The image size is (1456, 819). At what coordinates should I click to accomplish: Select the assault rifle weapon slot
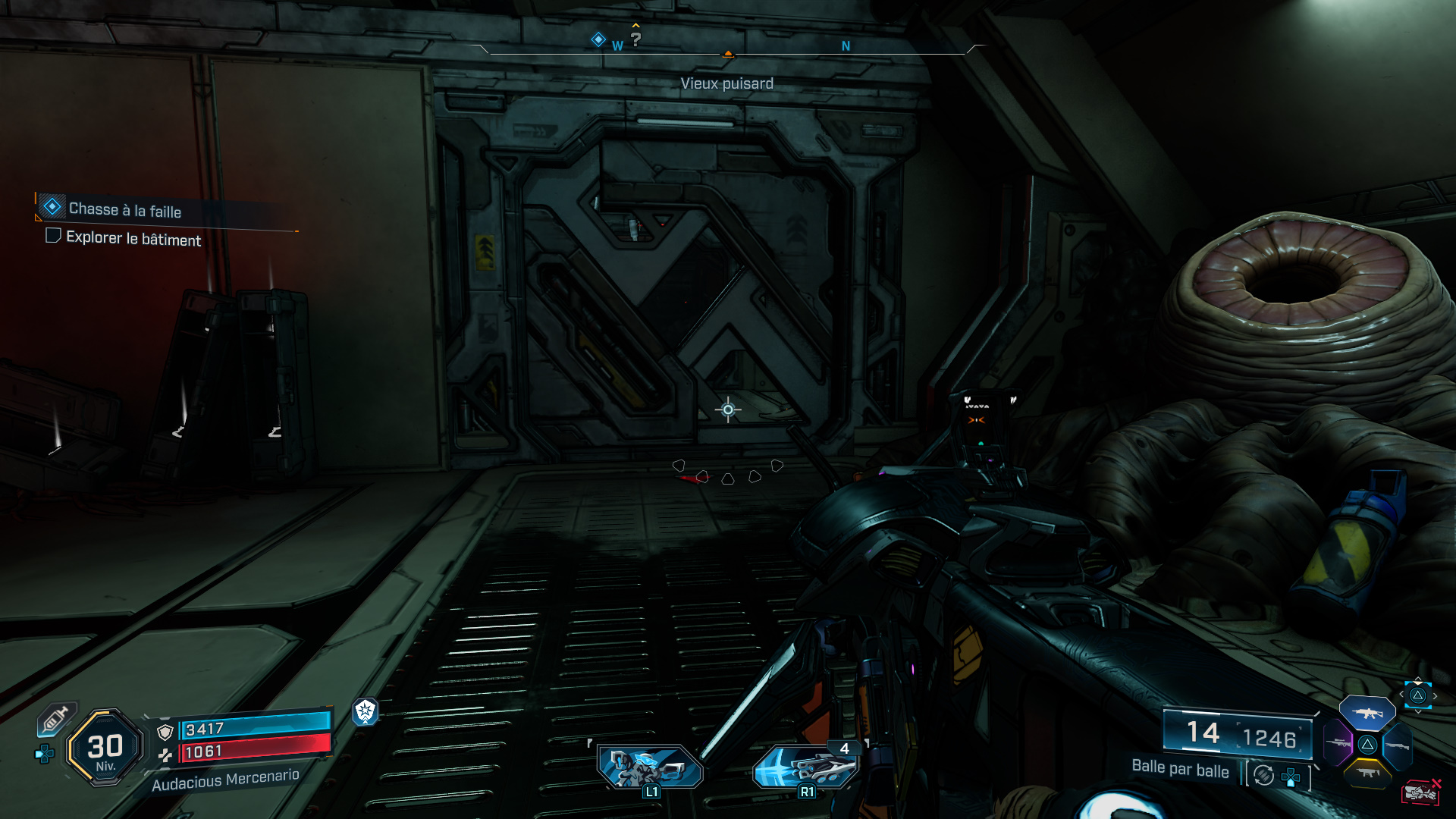(1367, 713)
